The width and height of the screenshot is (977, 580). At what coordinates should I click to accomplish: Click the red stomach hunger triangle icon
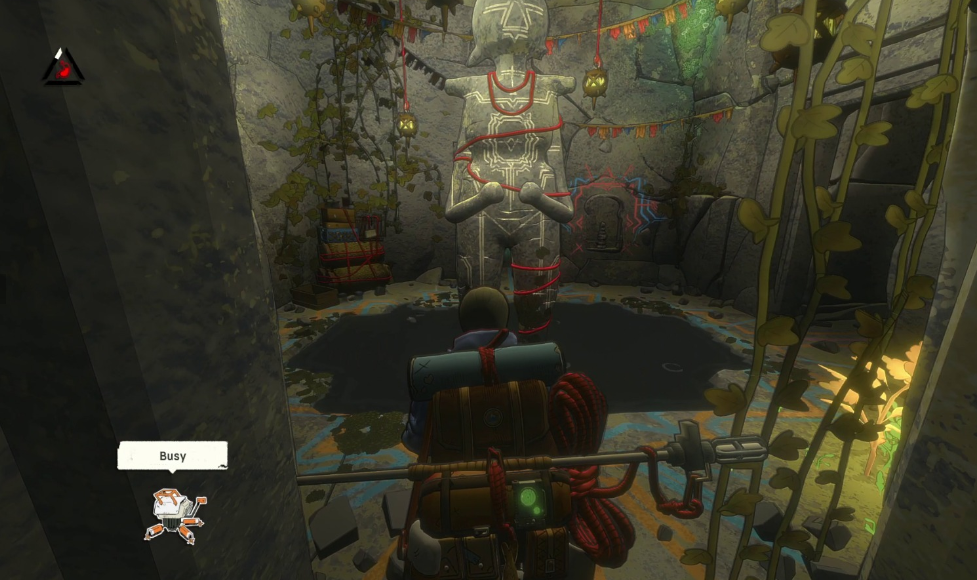(x=63, y=68)
